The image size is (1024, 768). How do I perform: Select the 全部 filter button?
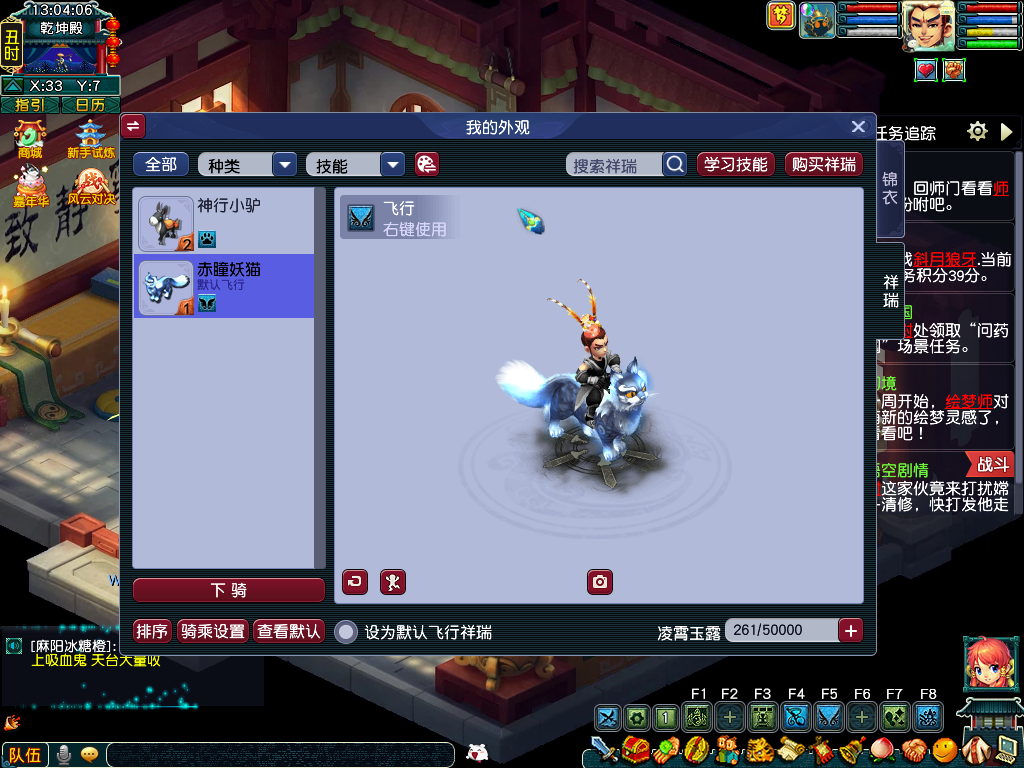[x=161, y=165]
